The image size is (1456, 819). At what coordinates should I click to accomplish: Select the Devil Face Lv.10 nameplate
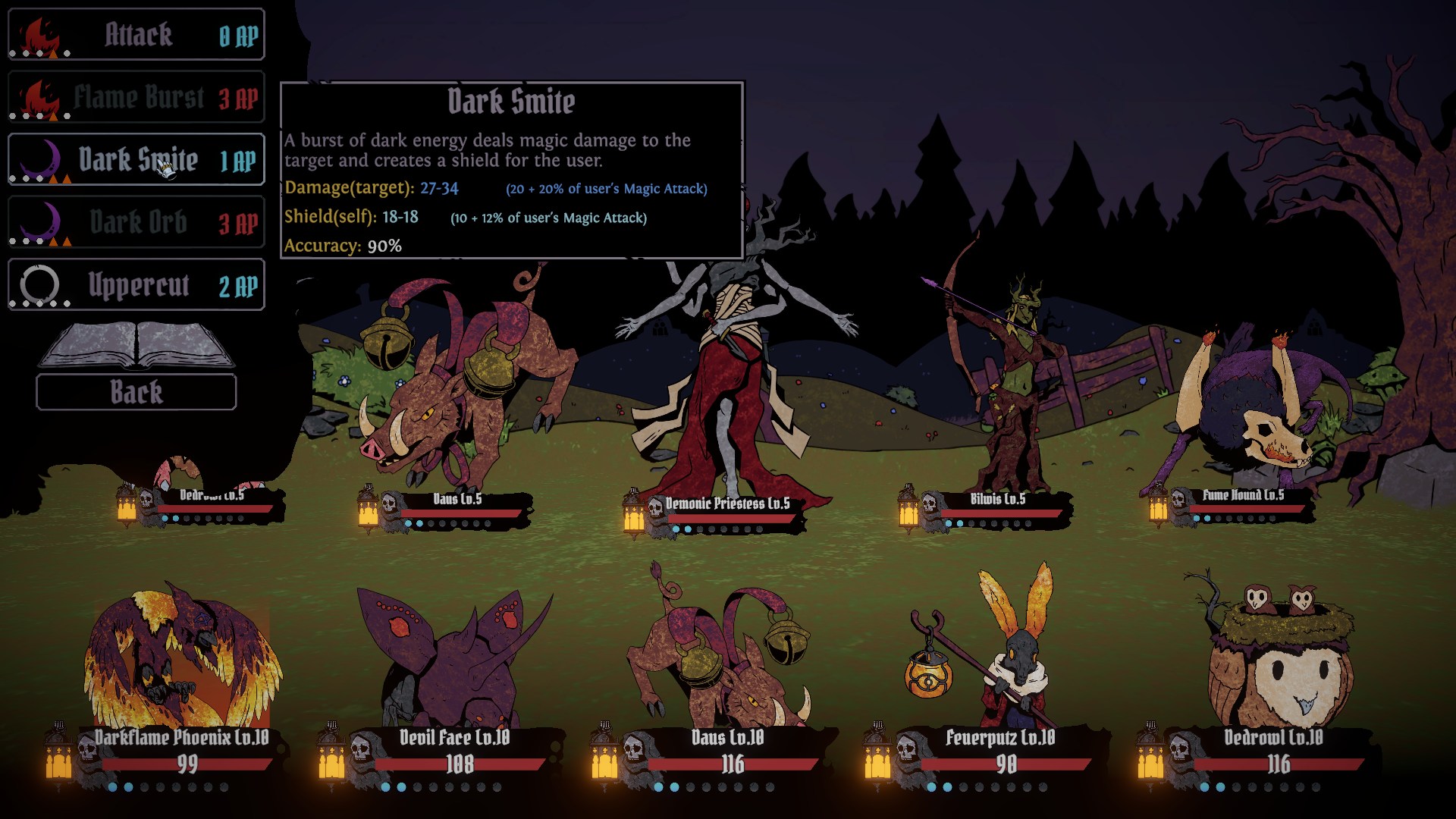(x=455, y=739)
